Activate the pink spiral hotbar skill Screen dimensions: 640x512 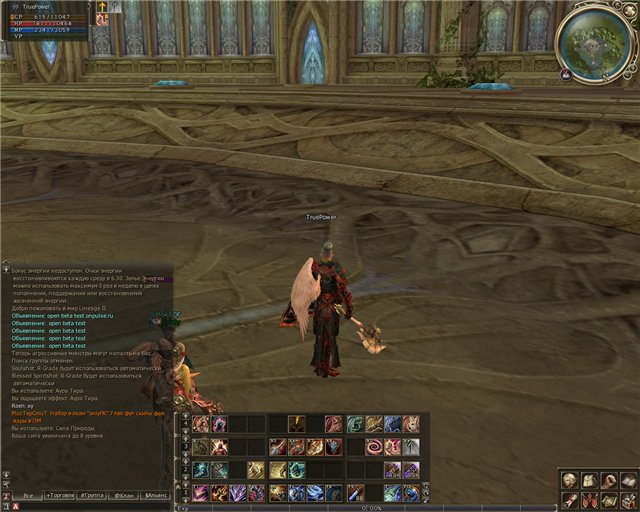click(373, 447)
